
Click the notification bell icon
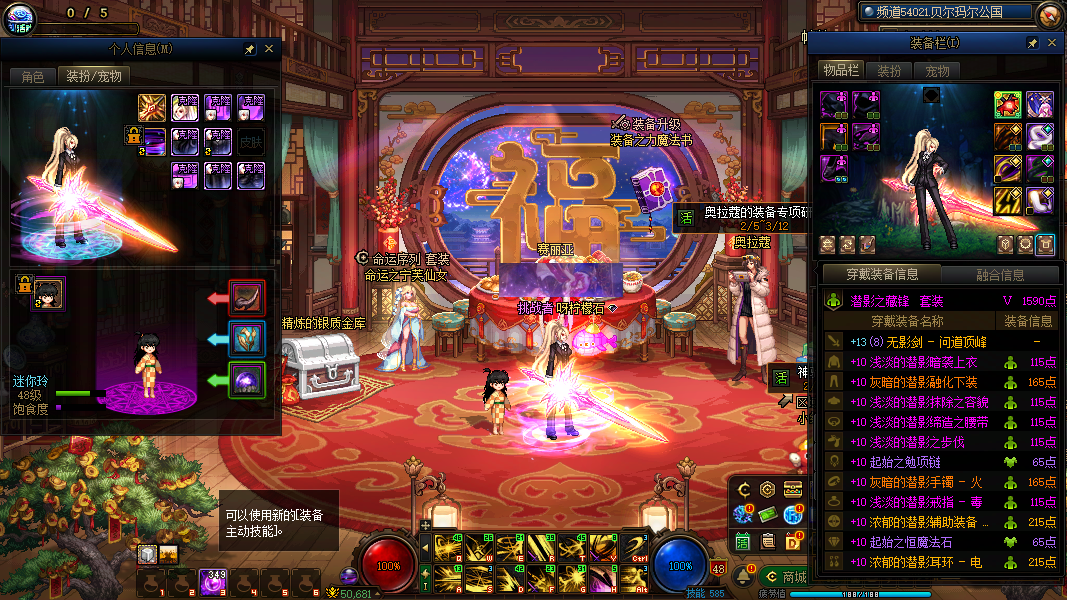point(742,578)
